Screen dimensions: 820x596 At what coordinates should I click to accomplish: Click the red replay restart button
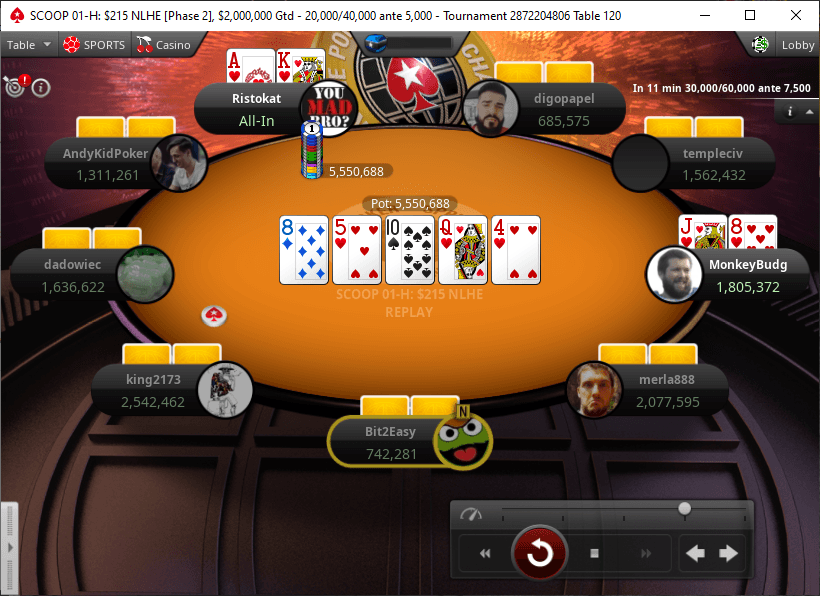[x=540, y=553]
